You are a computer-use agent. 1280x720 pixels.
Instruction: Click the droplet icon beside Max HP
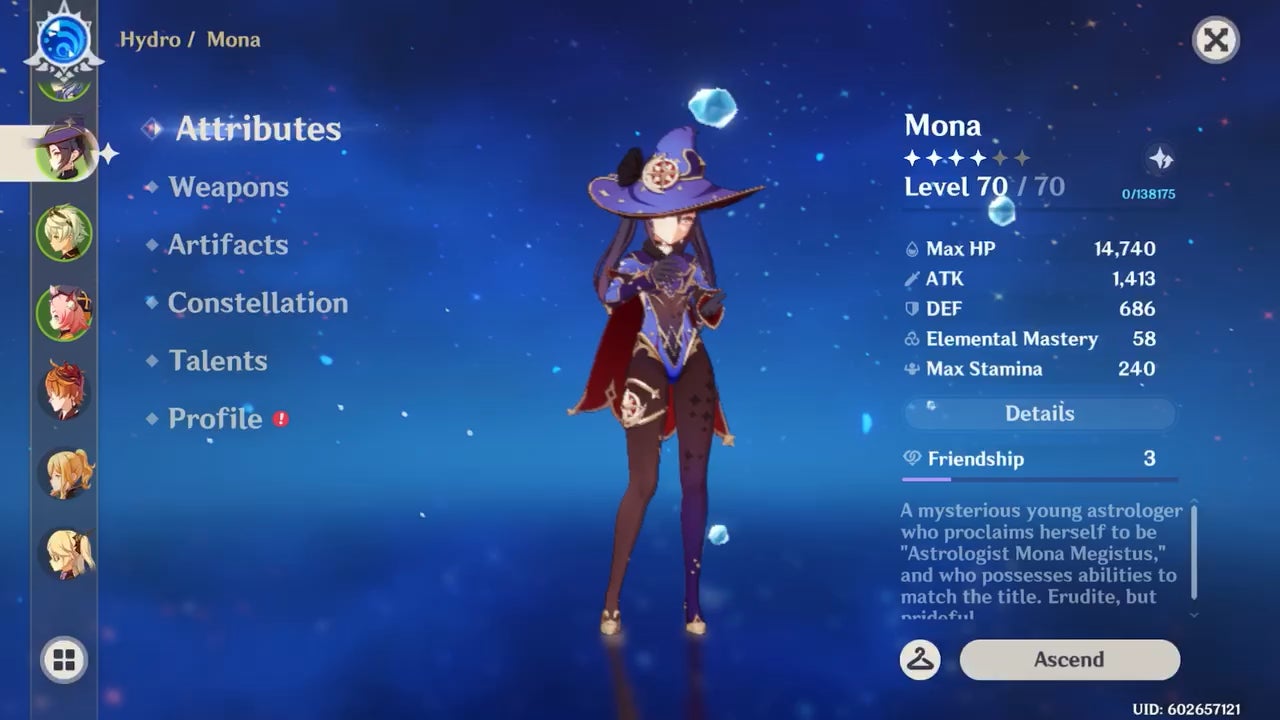911,248
